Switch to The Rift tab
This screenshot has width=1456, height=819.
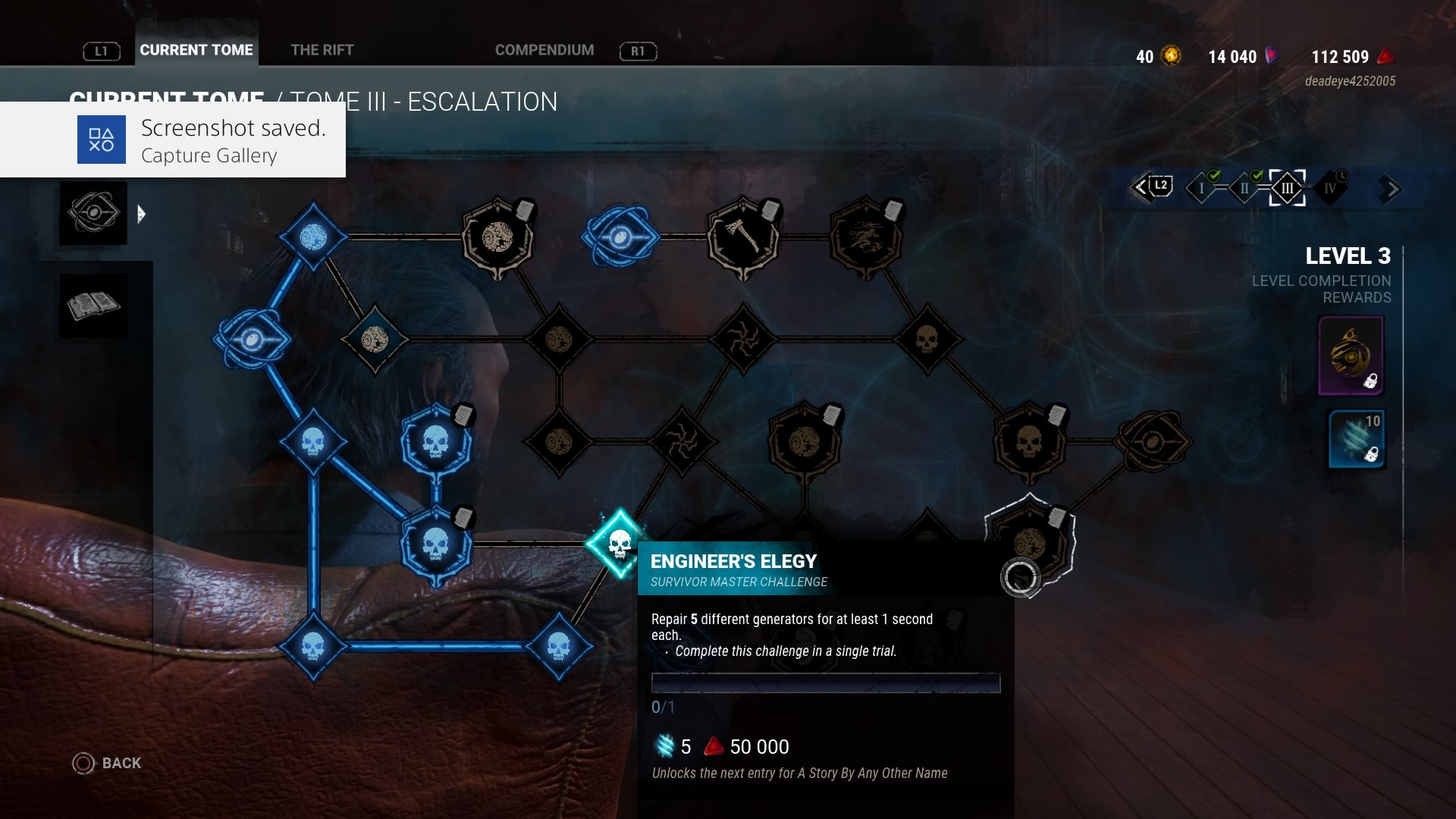coord(322,50)
